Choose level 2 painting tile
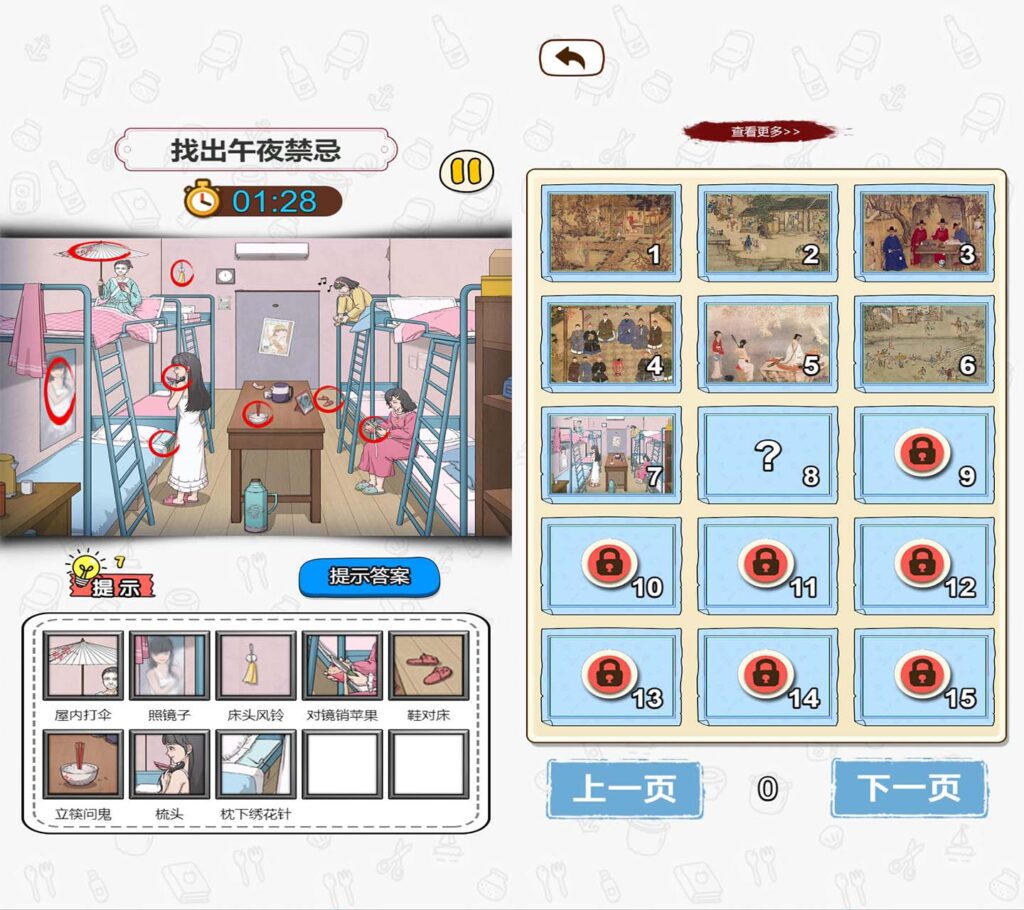Screen dimensions: 1024x910 [767, 233]
